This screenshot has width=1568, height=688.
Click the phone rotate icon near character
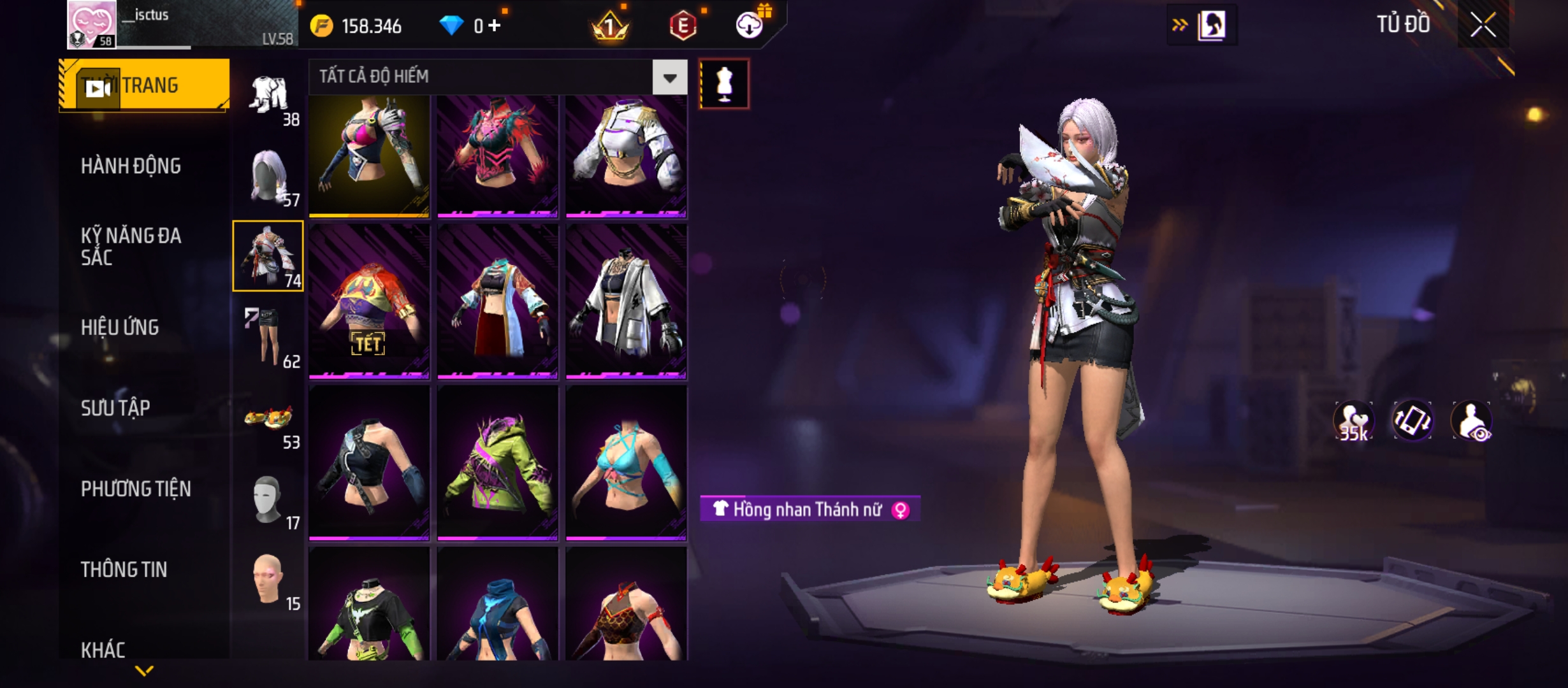point(1412,420)
